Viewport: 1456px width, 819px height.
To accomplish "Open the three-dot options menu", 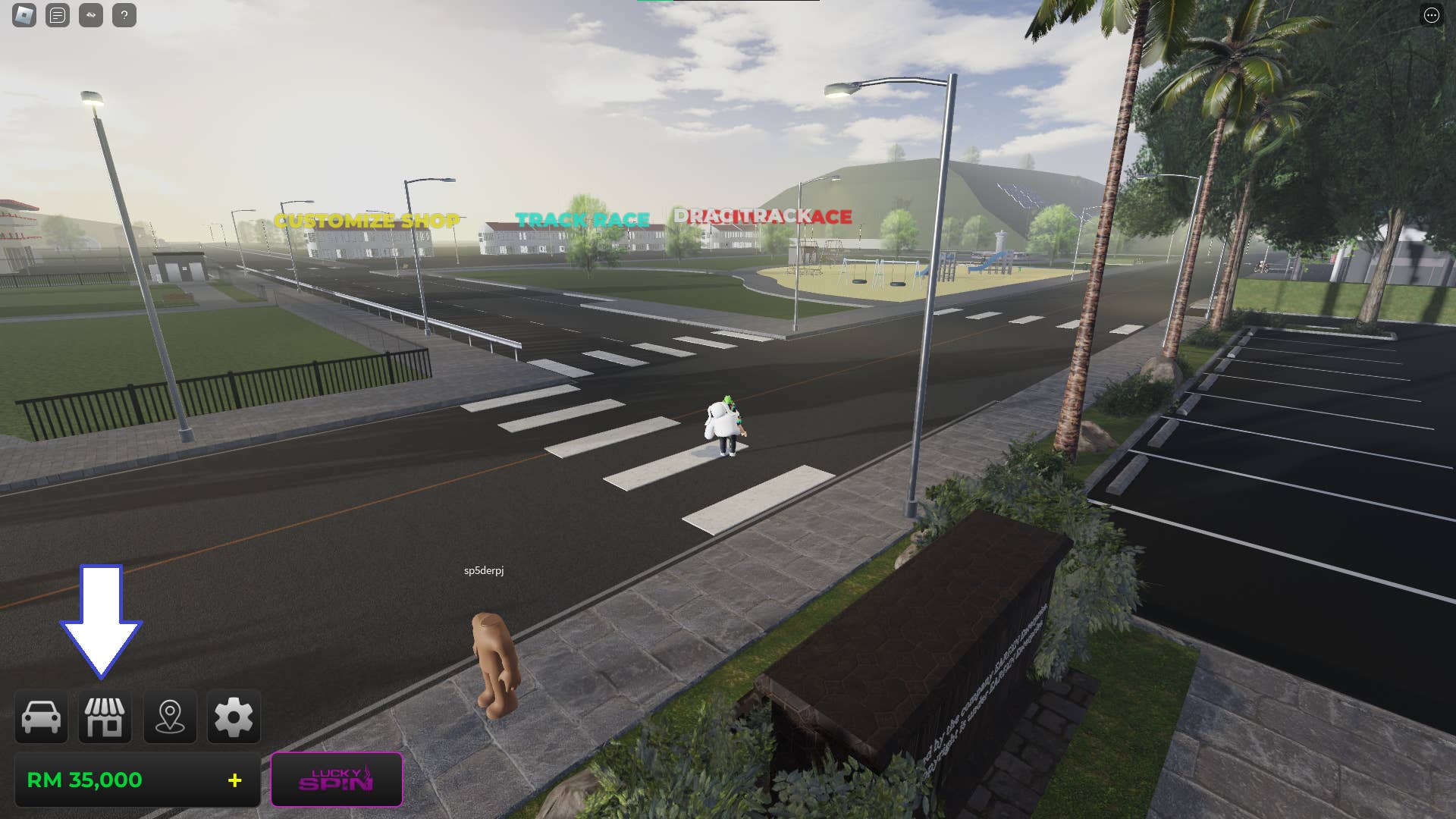I will [1431, 15].
